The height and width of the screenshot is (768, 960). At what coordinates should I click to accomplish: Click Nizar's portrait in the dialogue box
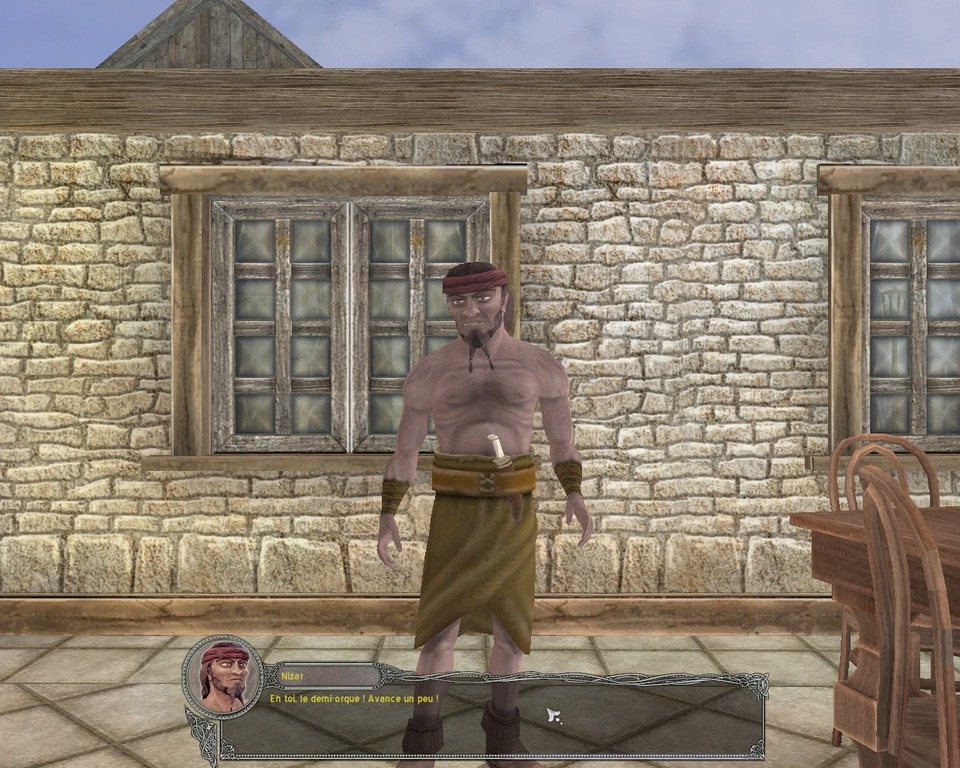click(x=223, y=676)
